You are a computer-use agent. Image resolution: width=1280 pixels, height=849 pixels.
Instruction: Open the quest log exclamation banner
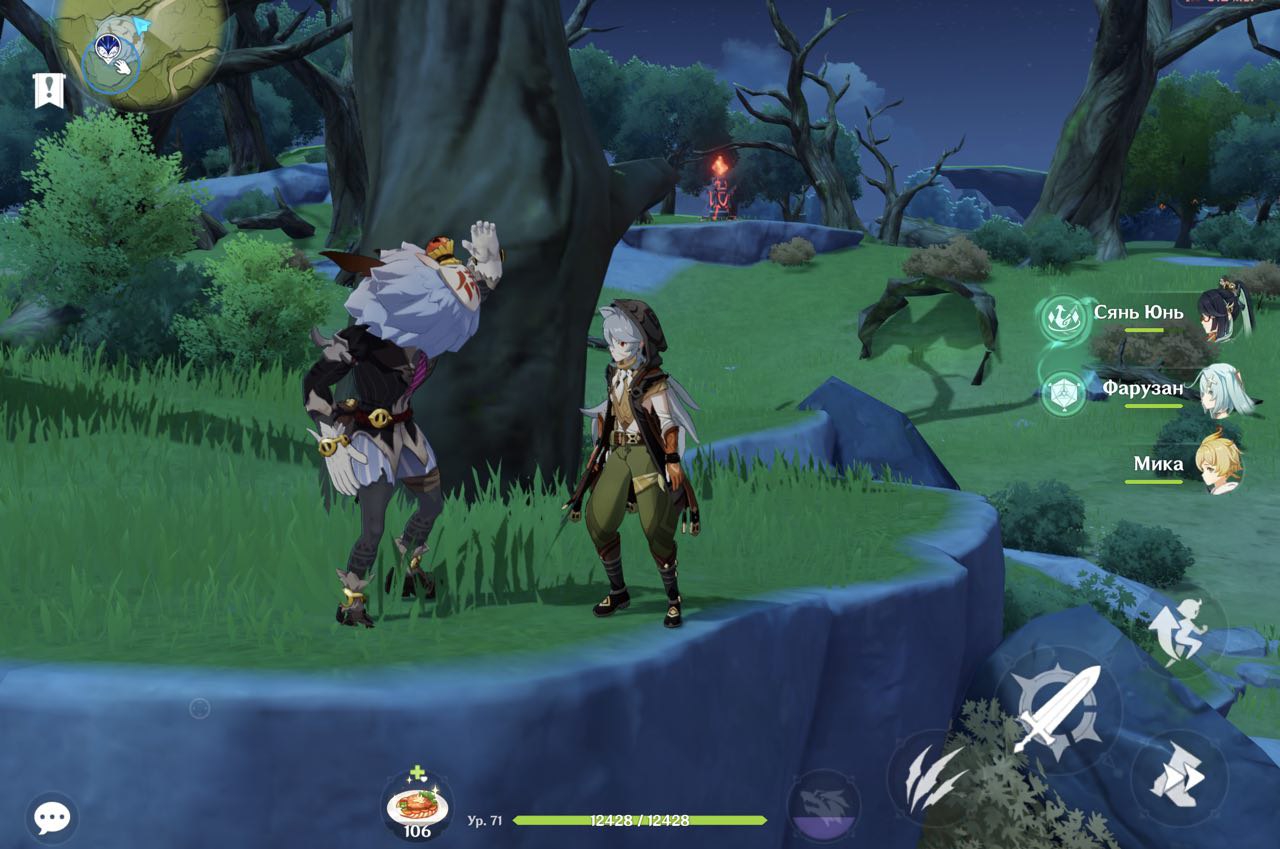(48, 90)
